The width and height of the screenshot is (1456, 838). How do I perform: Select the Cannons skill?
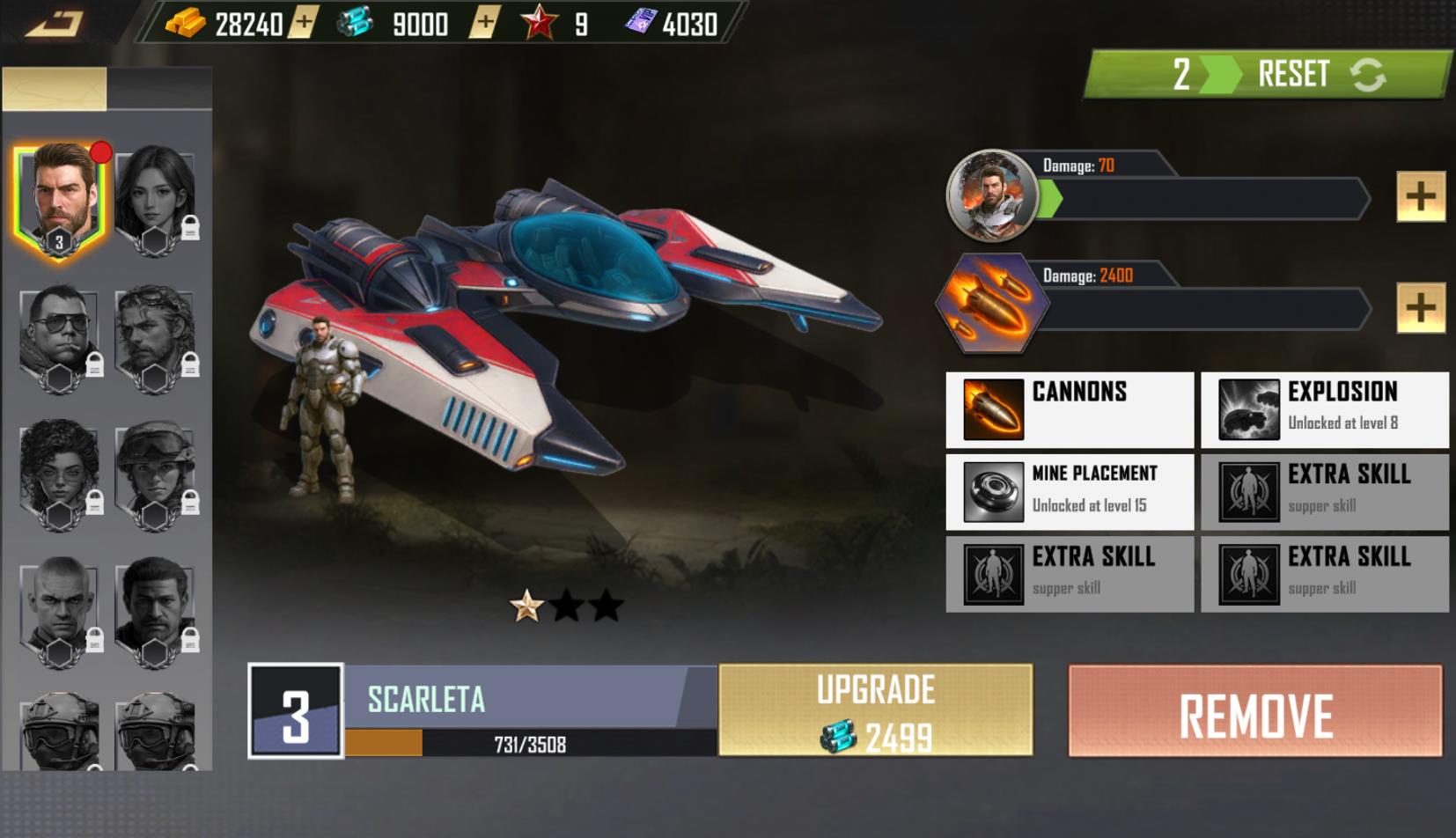[1070, 409]
